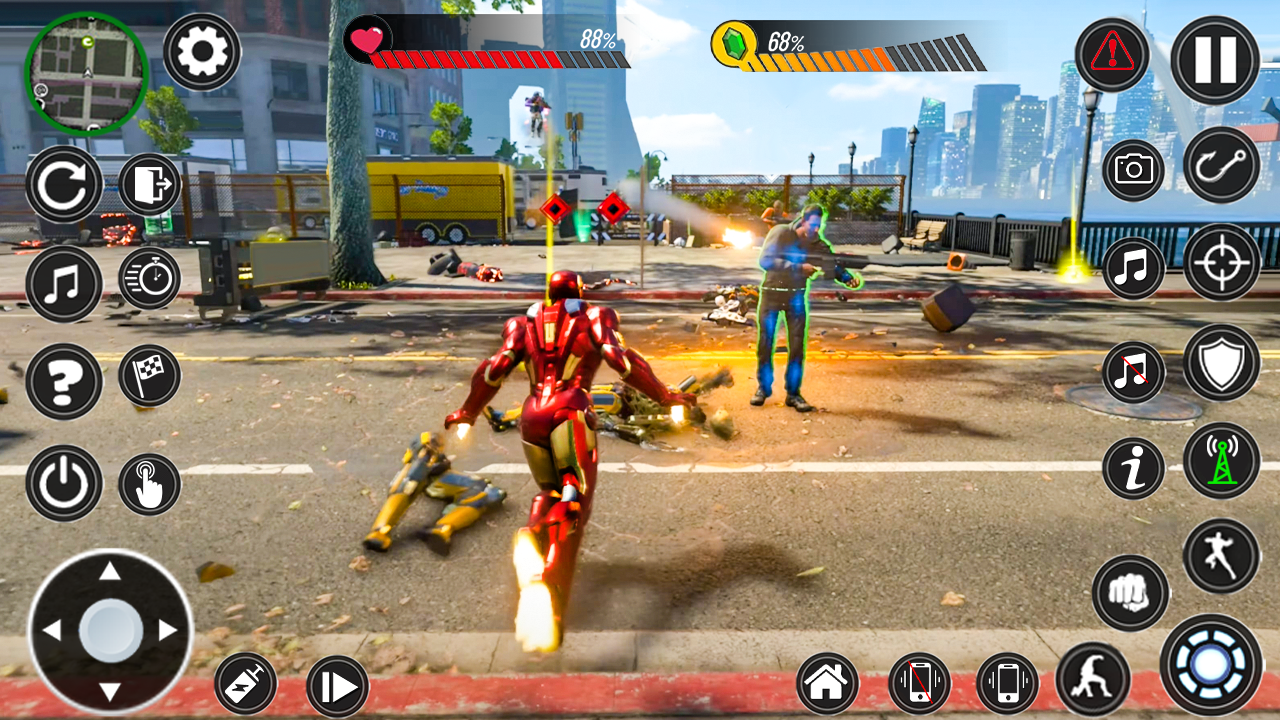This screenshot has height=720, width=1280.
Task: Use the syringe health item
Action: [245, 685]
